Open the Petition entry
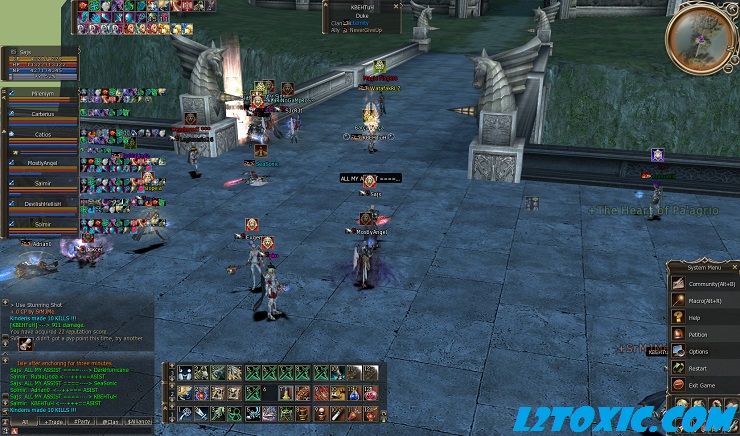 pyautogui.click(x=698, y=334)
